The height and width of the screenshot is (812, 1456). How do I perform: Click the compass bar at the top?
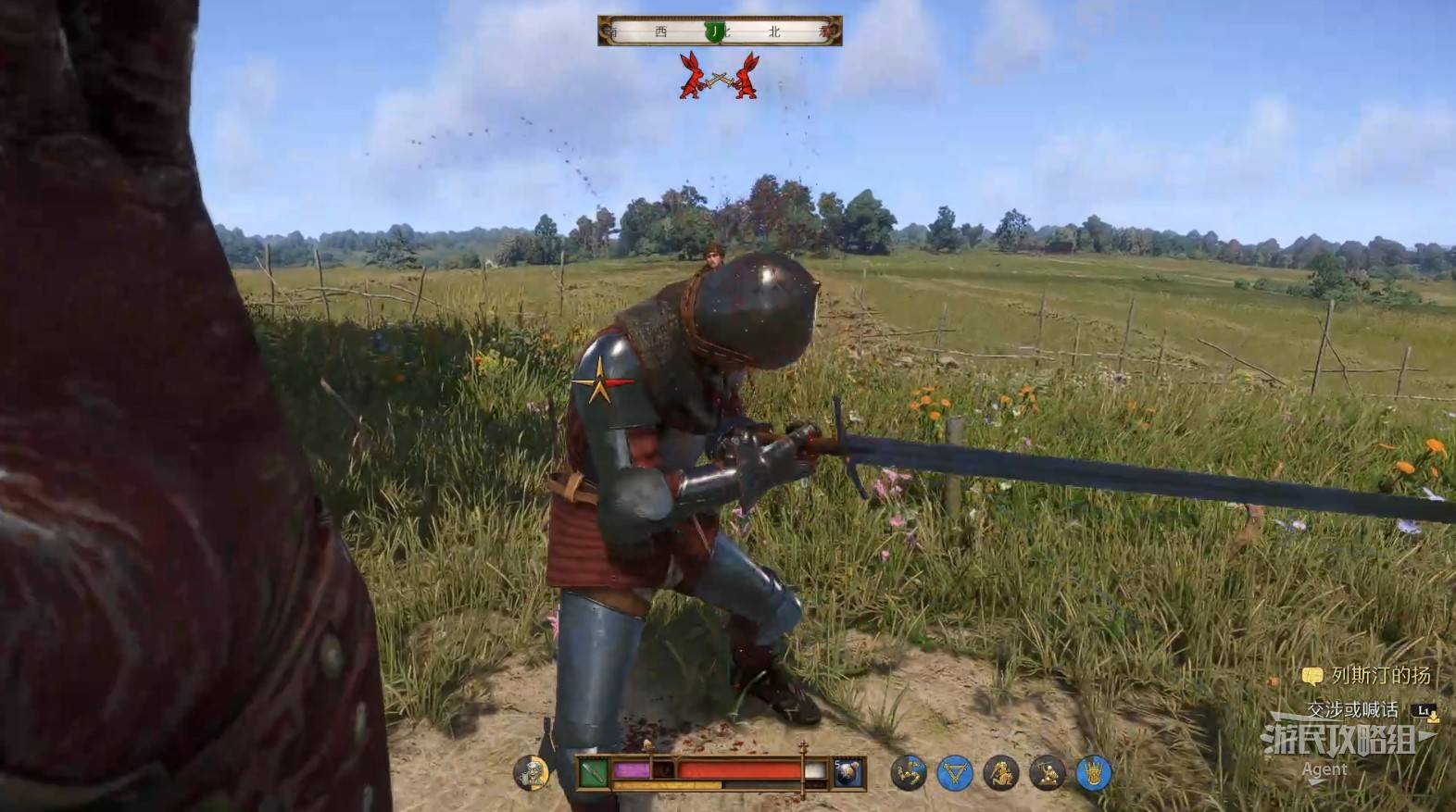pos(720,31)
